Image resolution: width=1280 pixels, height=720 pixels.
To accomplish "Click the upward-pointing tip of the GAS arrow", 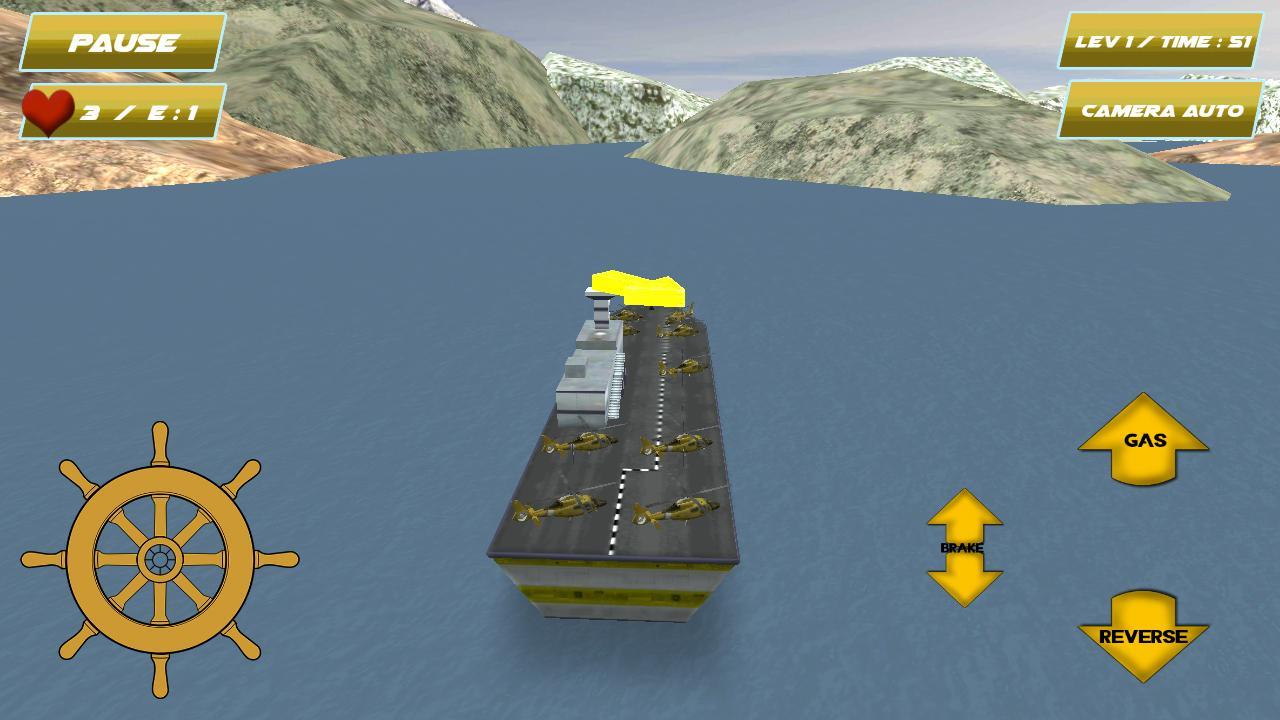I will click(1143, 402).
